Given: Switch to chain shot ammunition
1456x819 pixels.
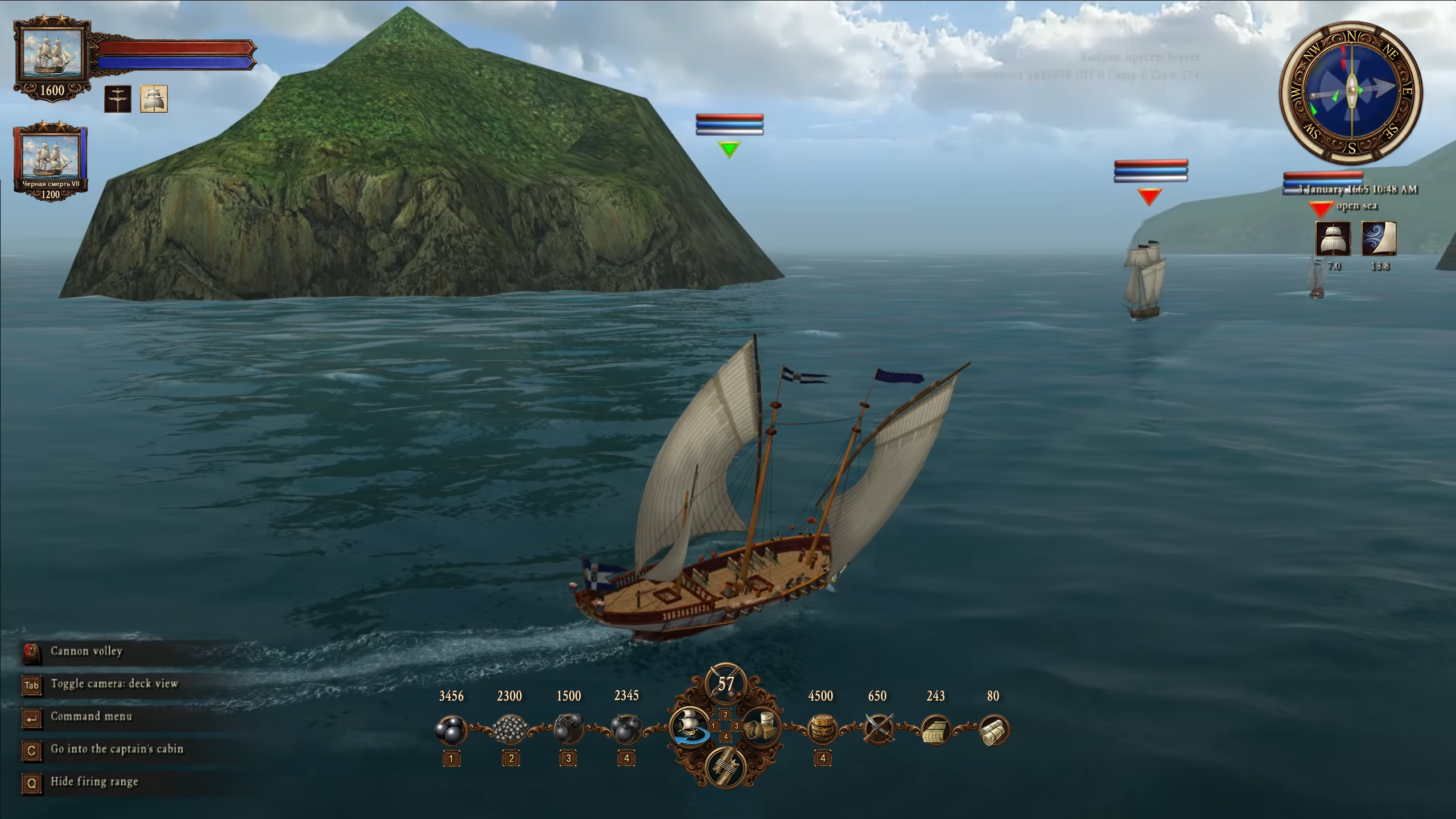Looking at the screenshot, I should click(568, 730).
